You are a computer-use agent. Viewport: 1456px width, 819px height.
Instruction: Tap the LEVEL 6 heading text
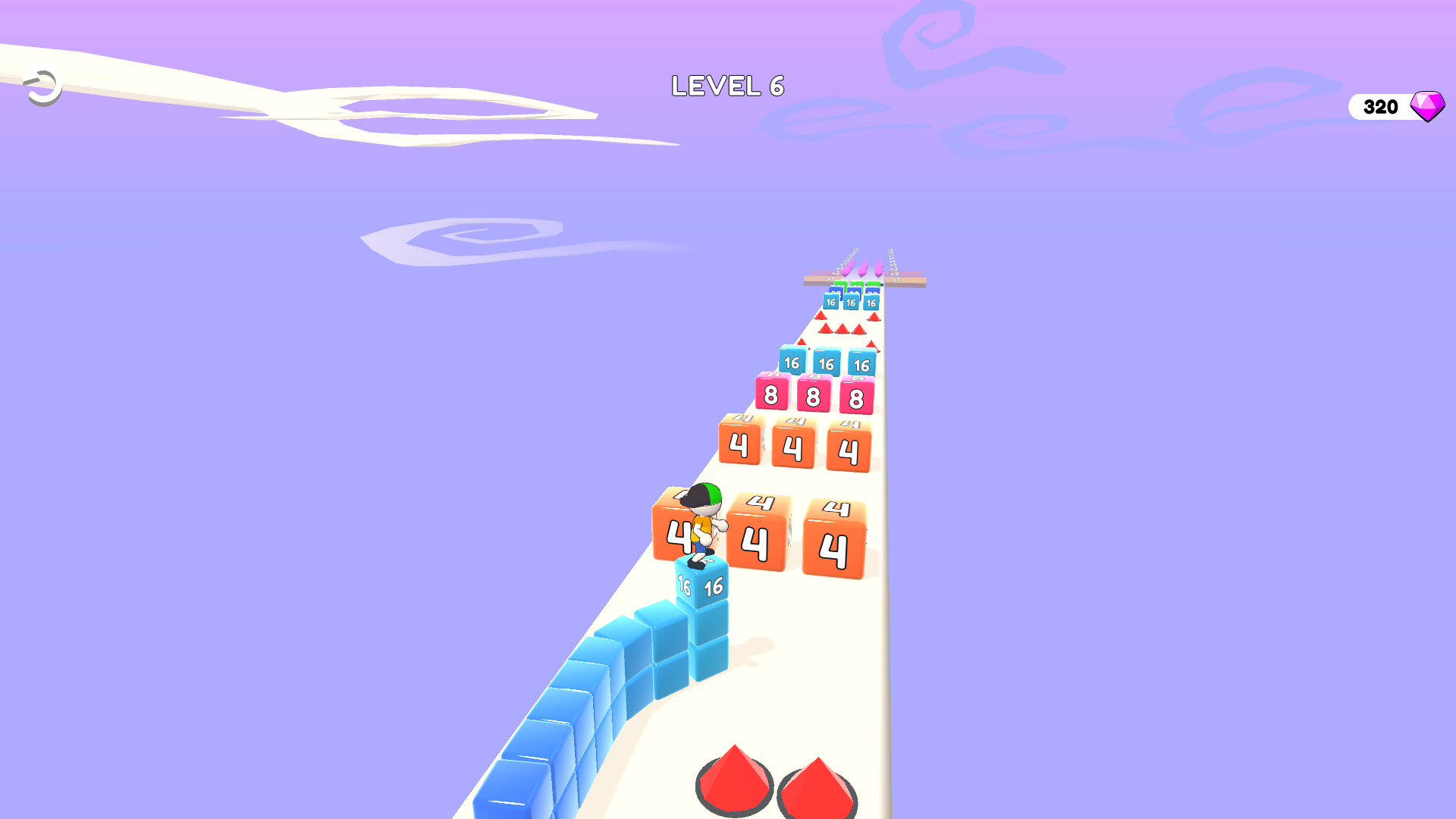(x=728, y=86)
